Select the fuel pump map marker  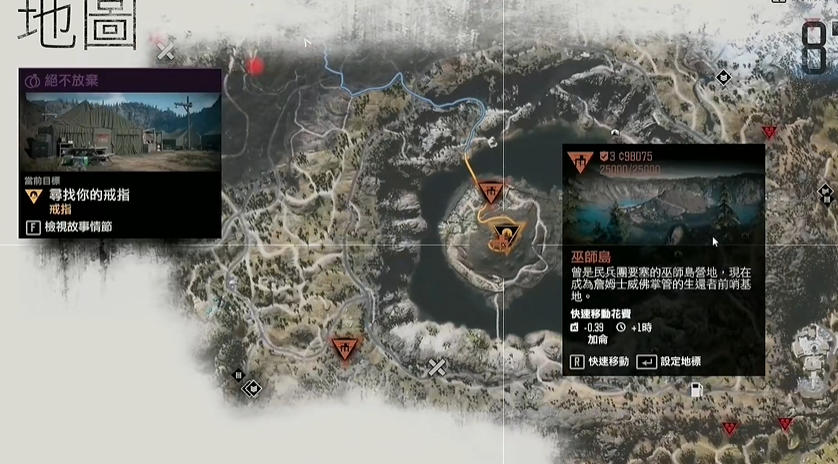click(x=697, y=390)
